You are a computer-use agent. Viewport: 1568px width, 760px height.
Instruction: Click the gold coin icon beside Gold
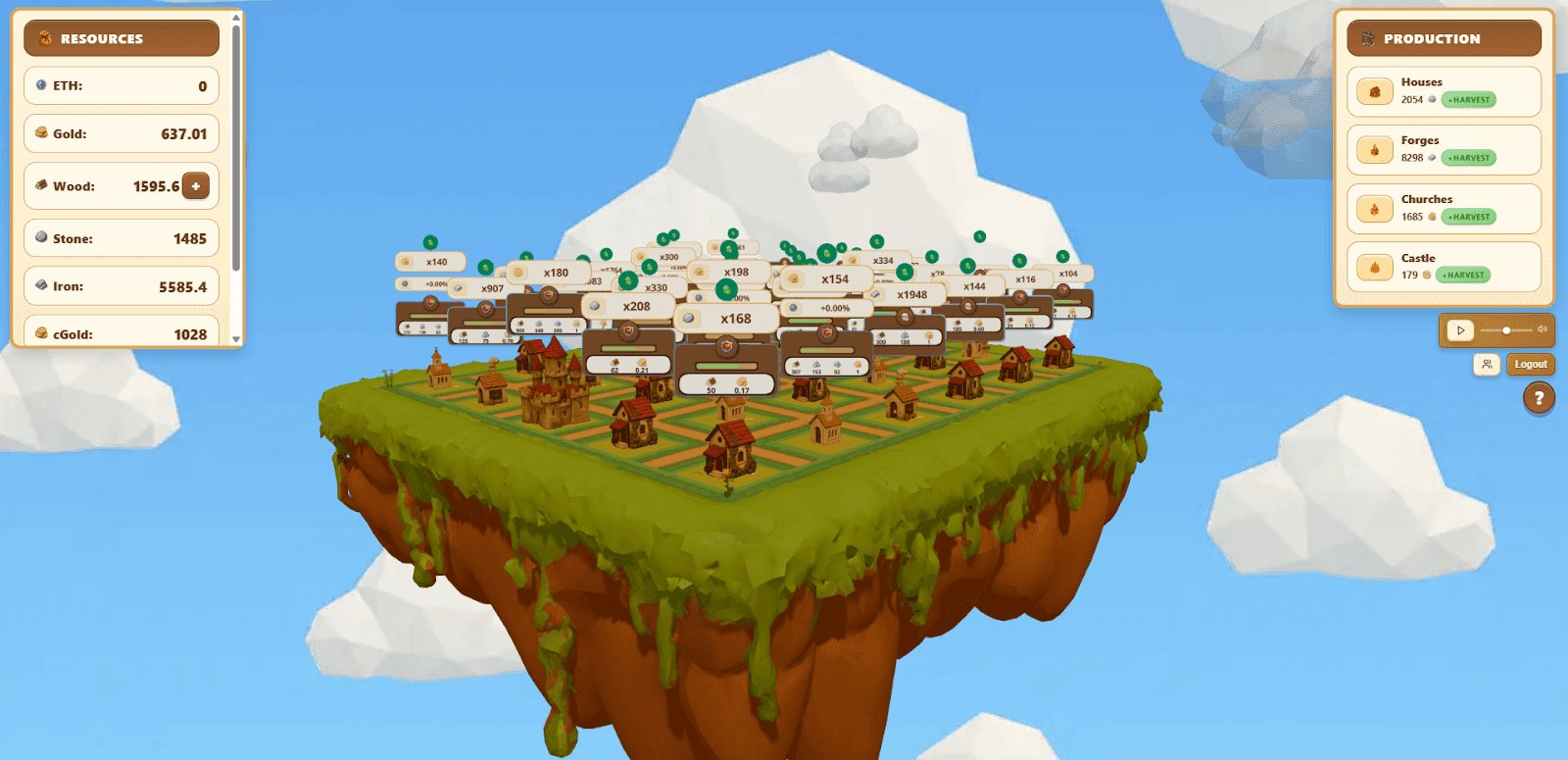(x=40, y=133)
